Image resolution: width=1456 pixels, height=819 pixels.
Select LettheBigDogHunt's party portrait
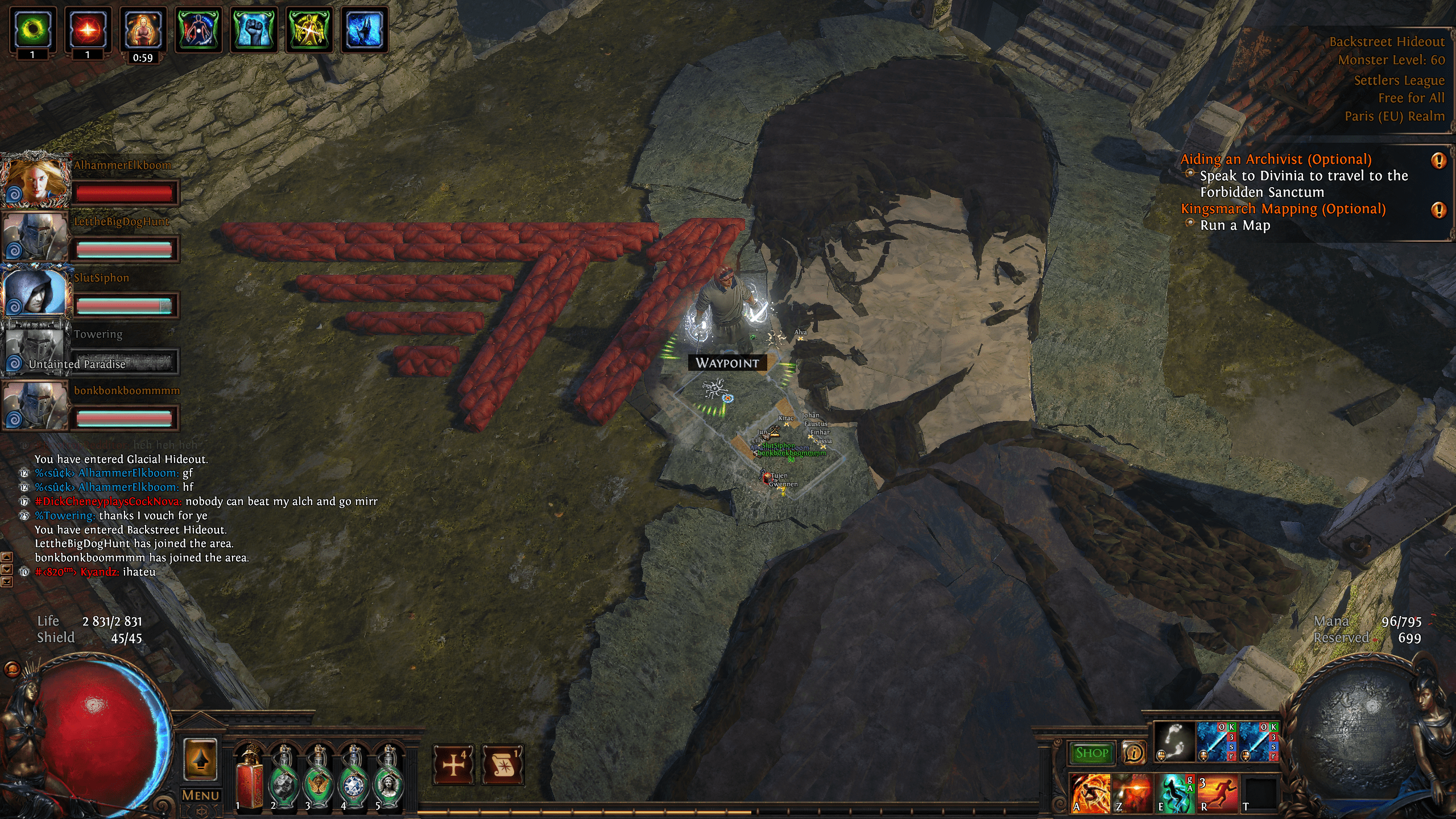pos(35,237)
